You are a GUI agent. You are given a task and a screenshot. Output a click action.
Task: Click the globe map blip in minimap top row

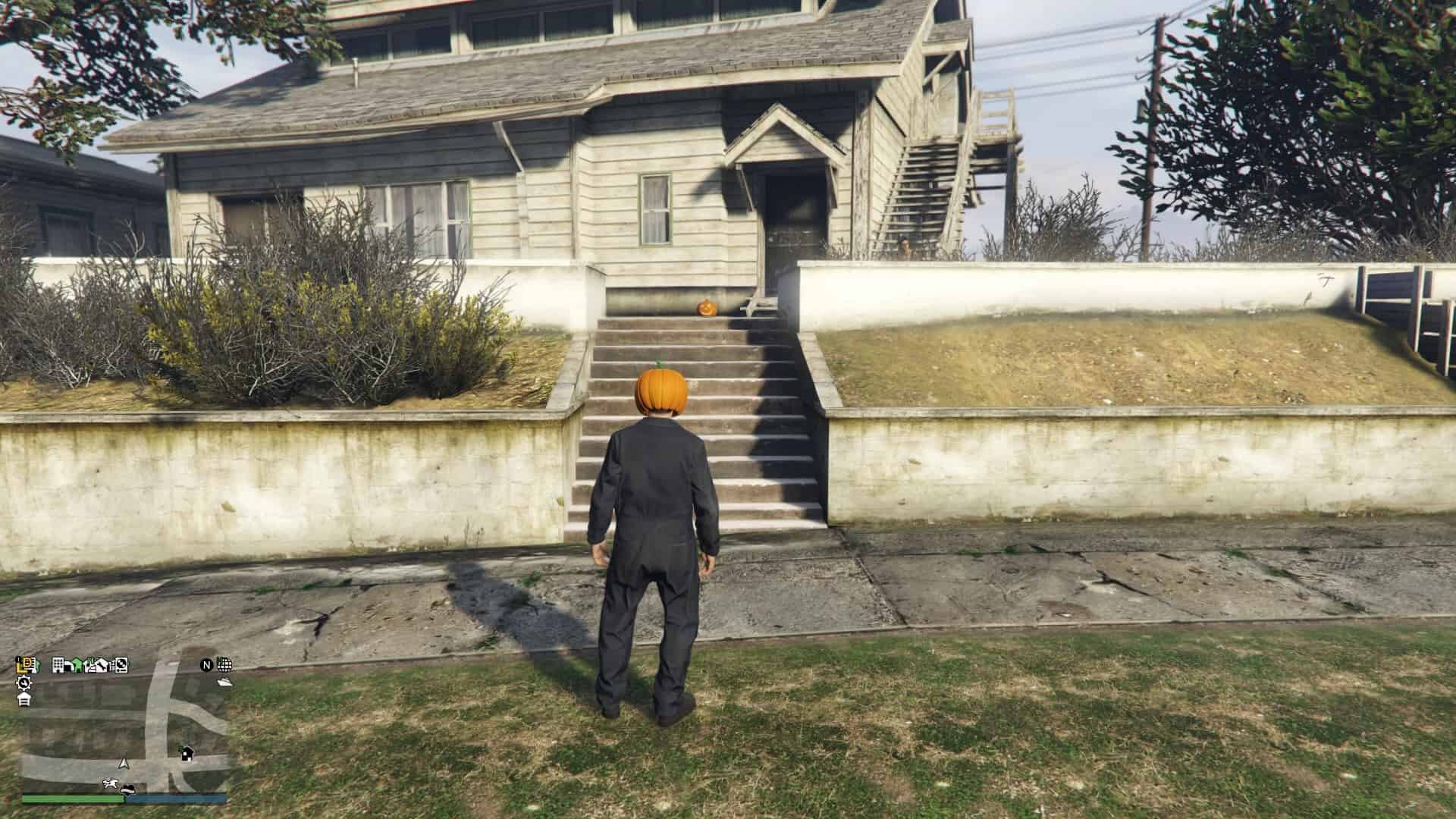(121, 666)
